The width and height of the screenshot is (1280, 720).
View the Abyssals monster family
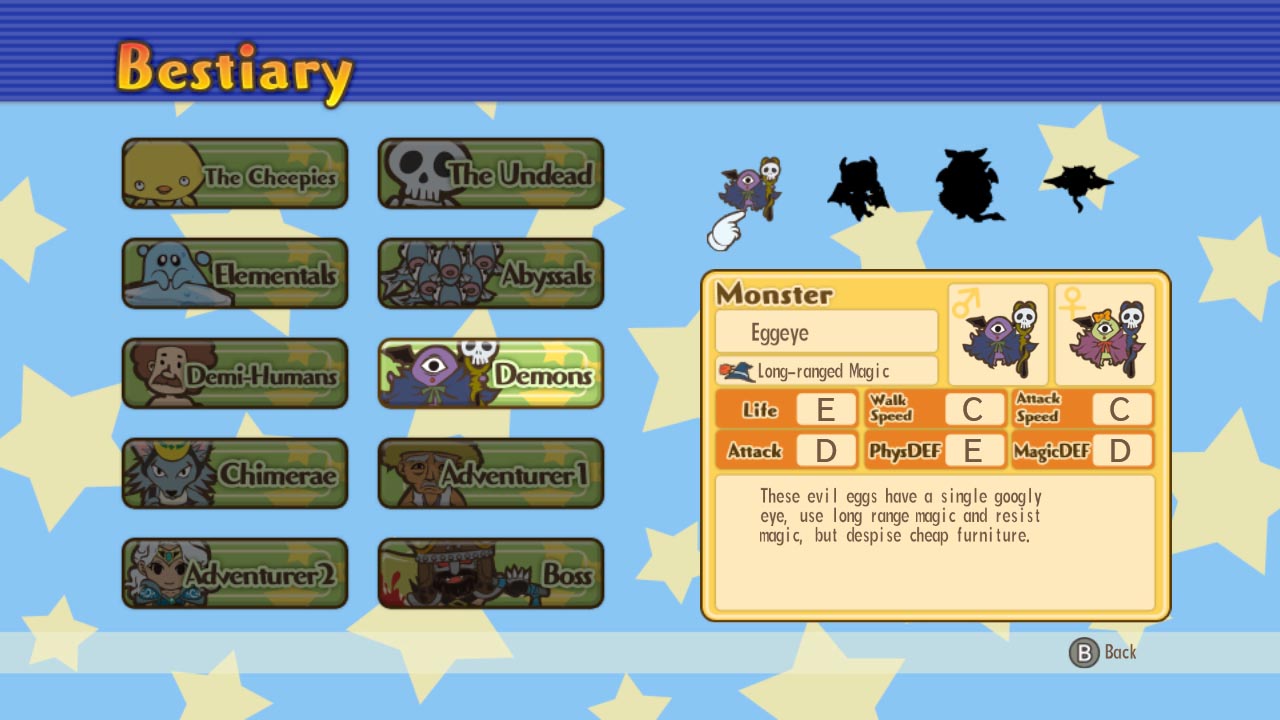click(x=490, y=272)
